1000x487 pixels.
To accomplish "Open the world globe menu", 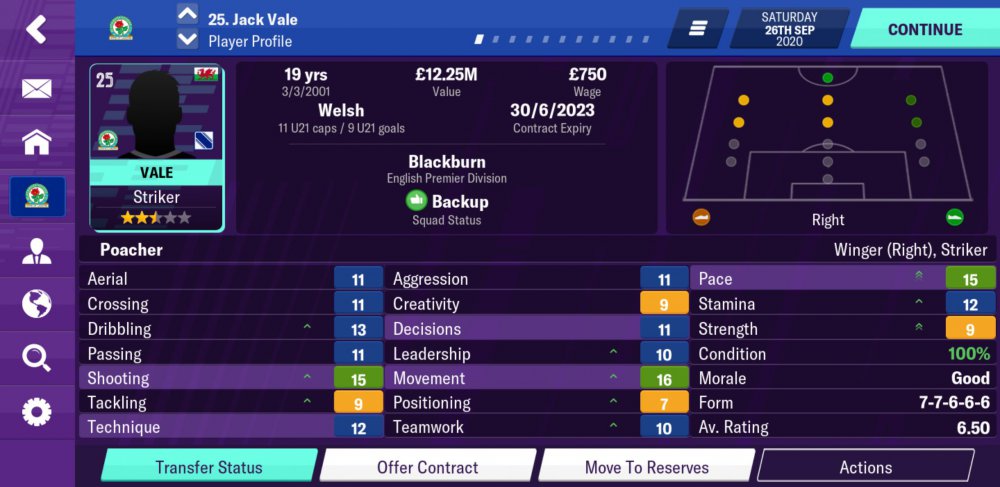I will tap(36, 303).
